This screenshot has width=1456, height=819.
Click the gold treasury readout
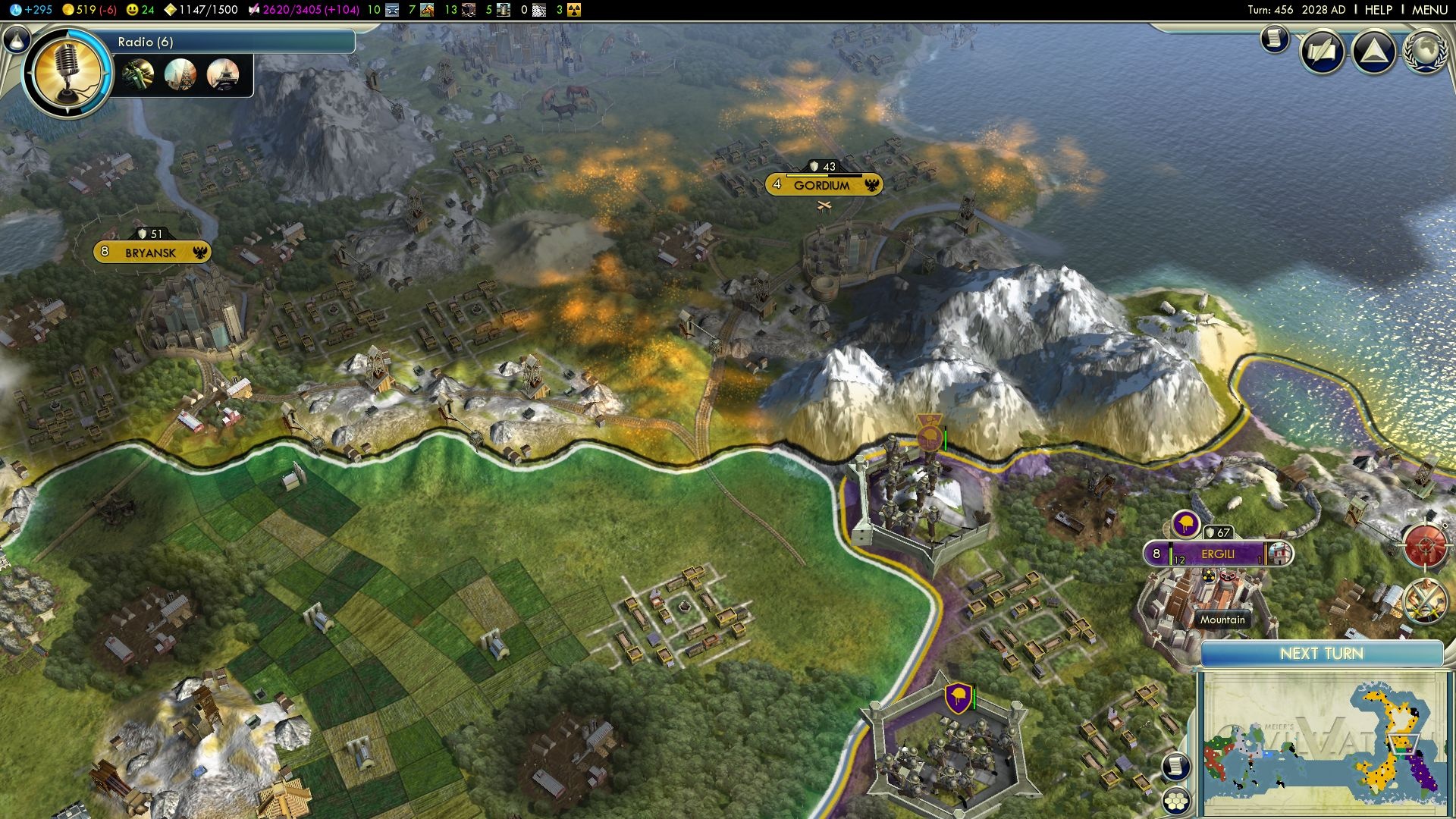[89, 10]
